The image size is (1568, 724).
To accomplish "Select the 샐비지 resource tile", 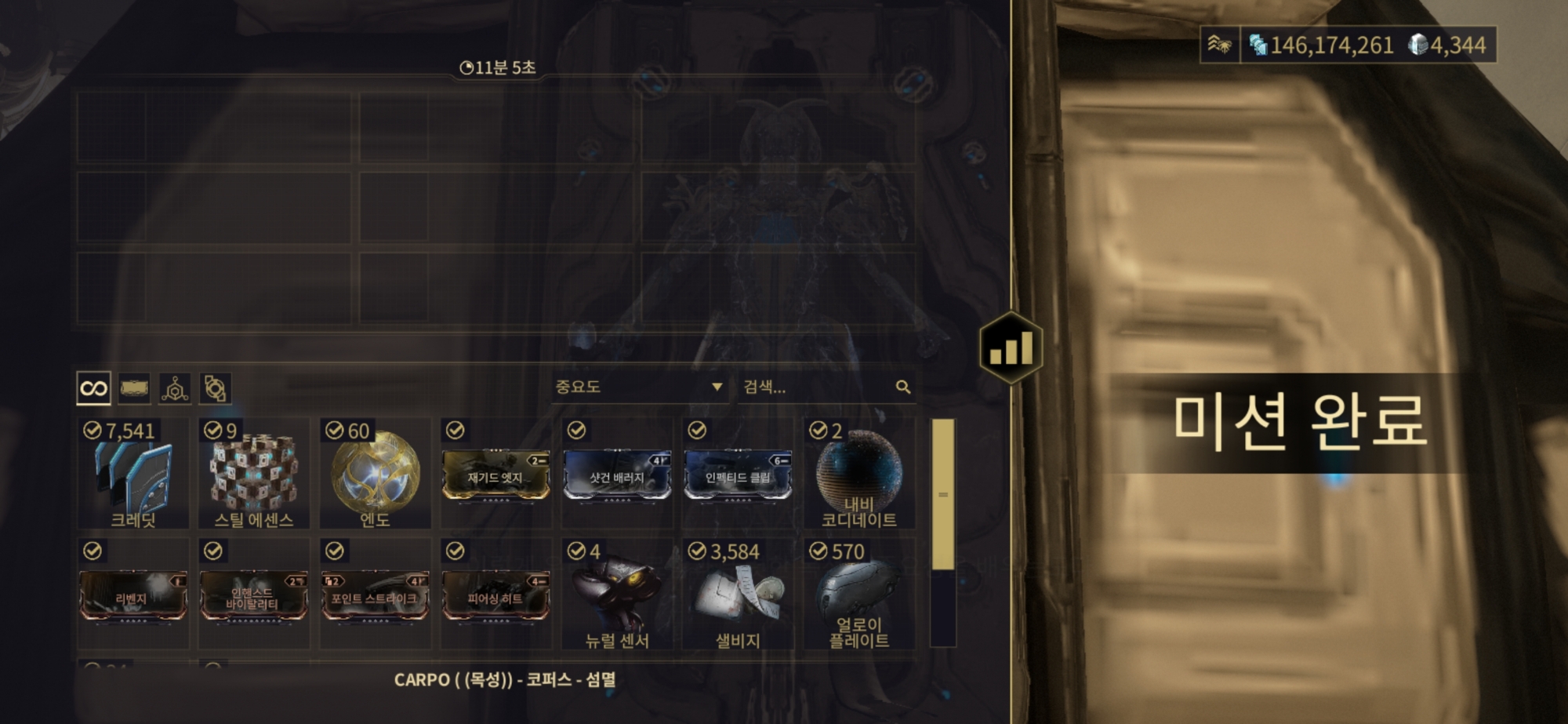I will point(738,595).
